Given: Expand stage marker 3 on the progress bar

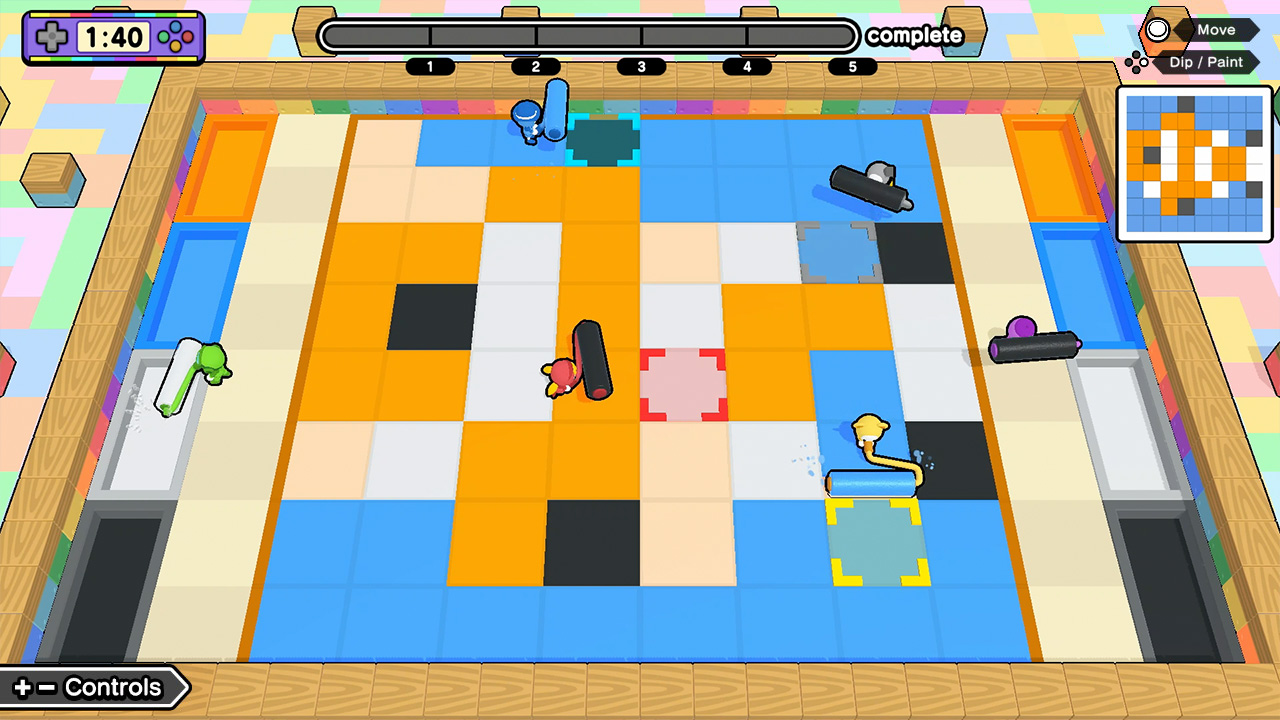Looking at the screenshot, I should tap(641, 67).
